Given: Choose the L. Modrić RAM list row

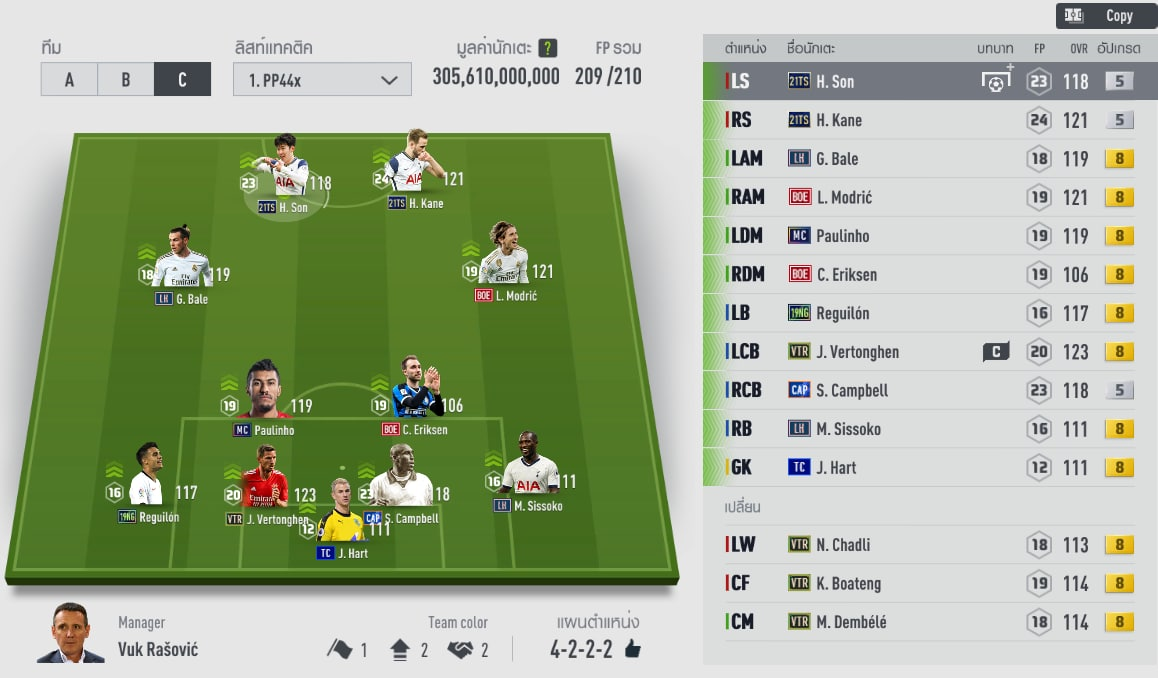Looking at the screenshot, I should tap(930, 197).
